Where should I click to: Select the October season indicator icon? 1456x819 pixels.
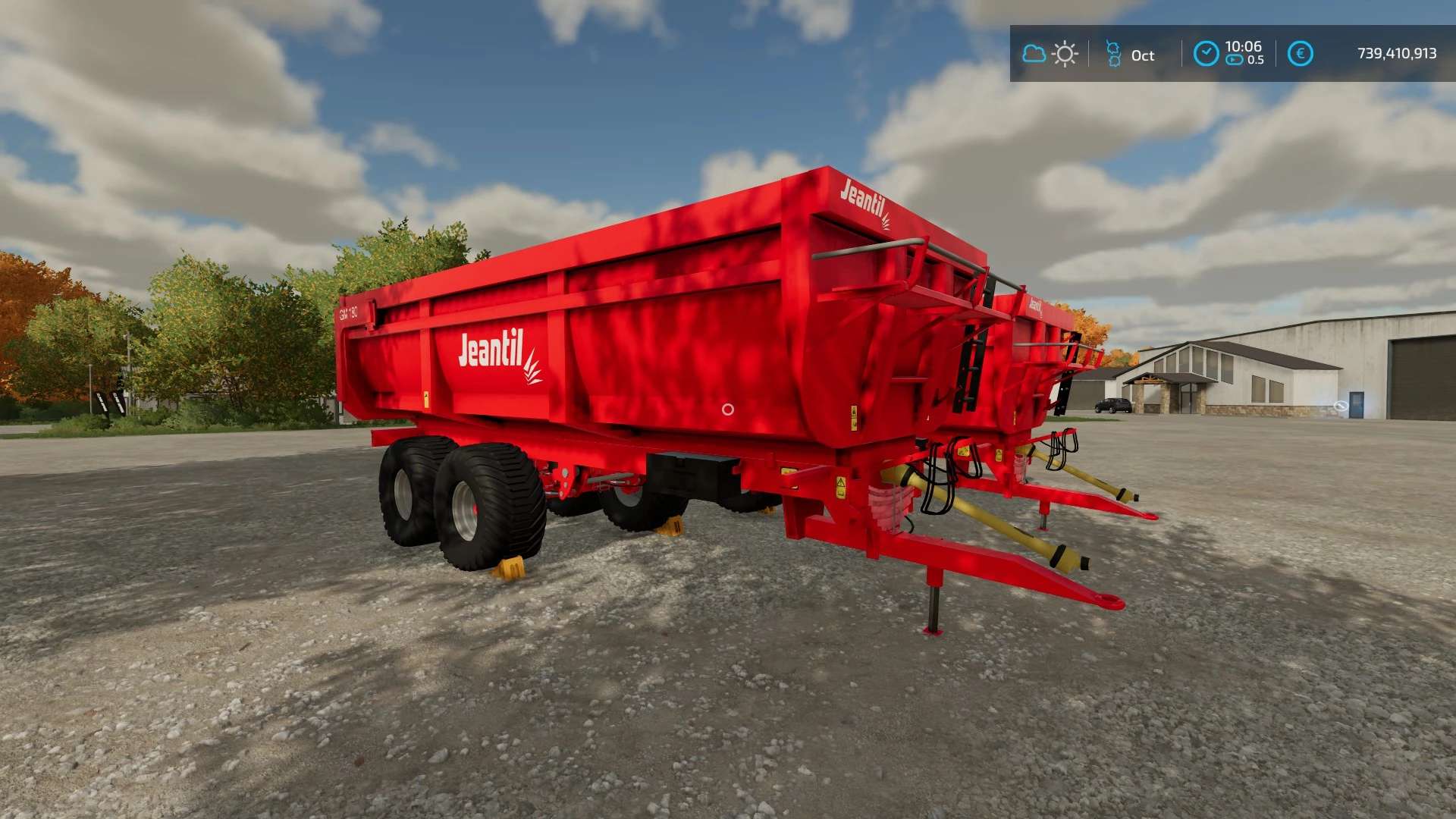(x=1113, y=54)
